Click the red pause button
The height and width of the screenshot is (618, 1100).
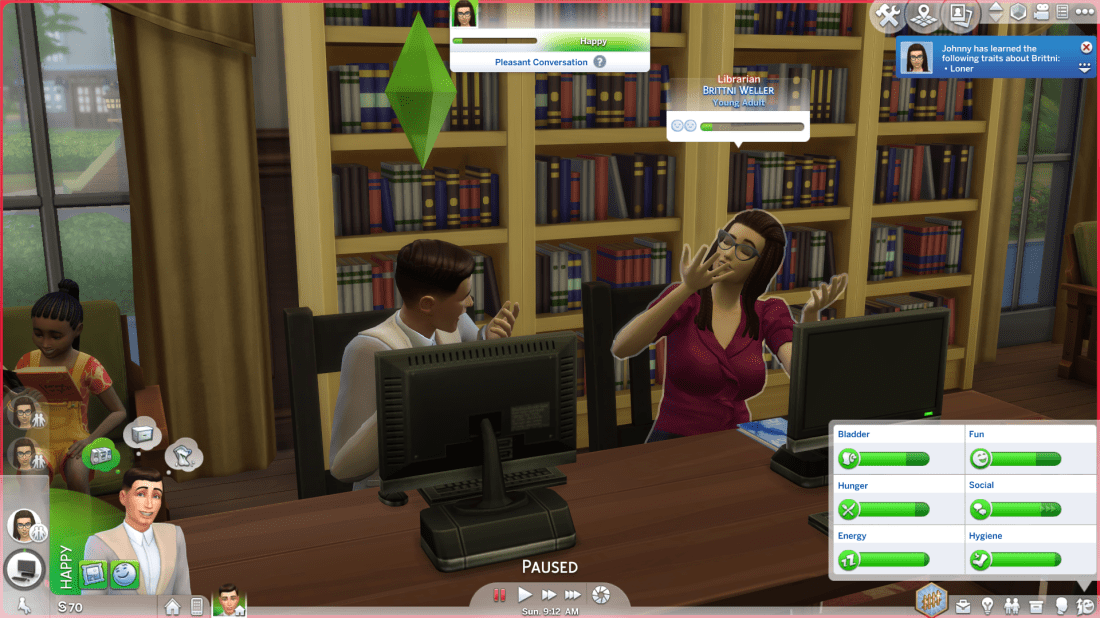pyautogui.click(x=499, y=595)
